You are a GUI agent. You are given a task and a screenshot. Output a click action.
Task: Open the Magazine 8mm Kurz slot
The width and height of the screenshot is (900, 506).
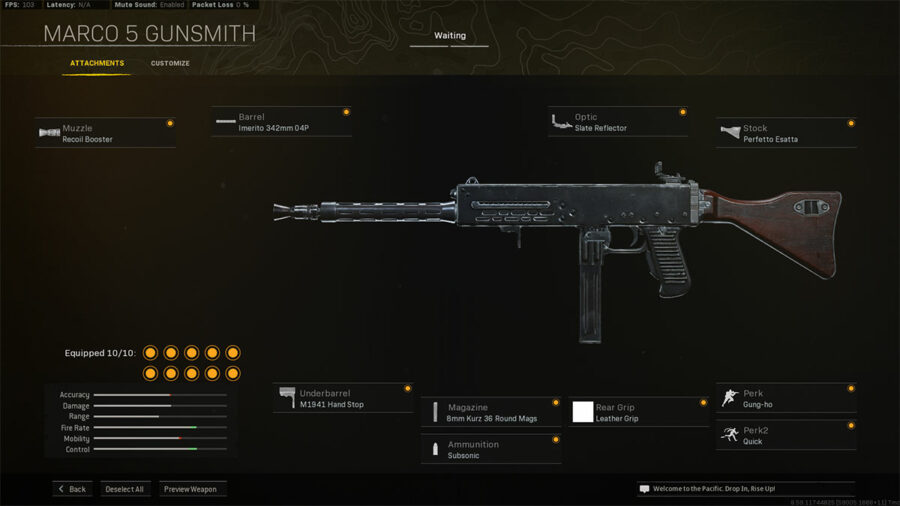(x=490, y=412)
